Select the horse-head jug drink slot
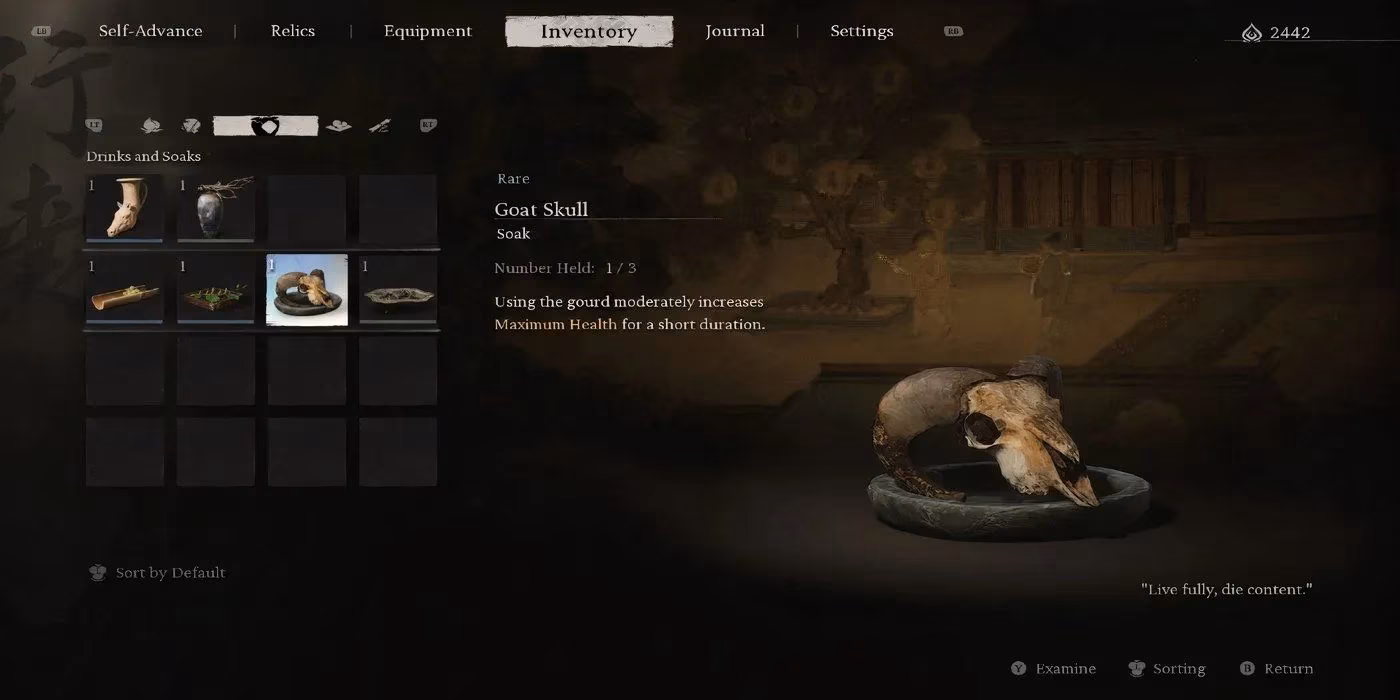This screenshot has width=1400, height=700. [125, 209]
